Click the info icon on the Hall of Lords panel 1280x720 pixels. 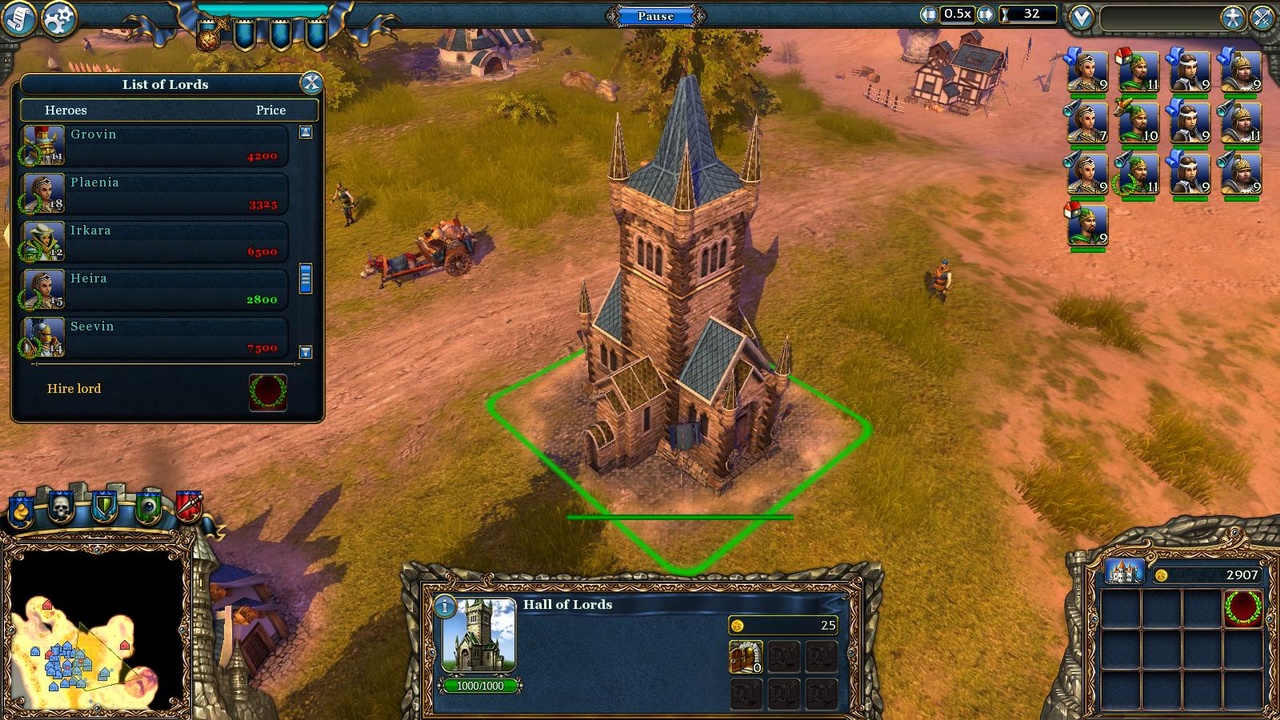coord(445,606)
